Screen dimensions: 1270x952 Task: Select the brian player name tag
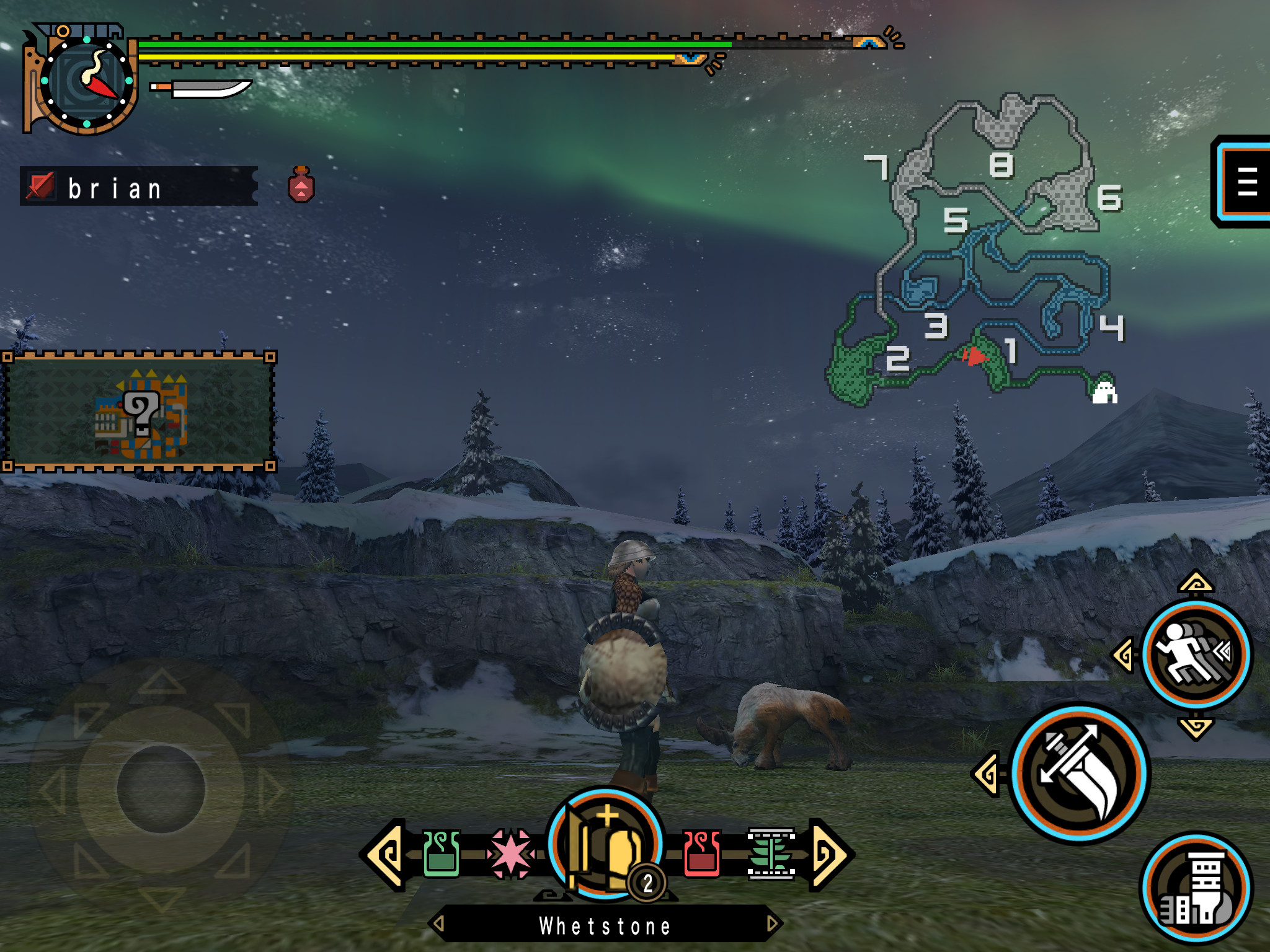(x=139, y=187)
